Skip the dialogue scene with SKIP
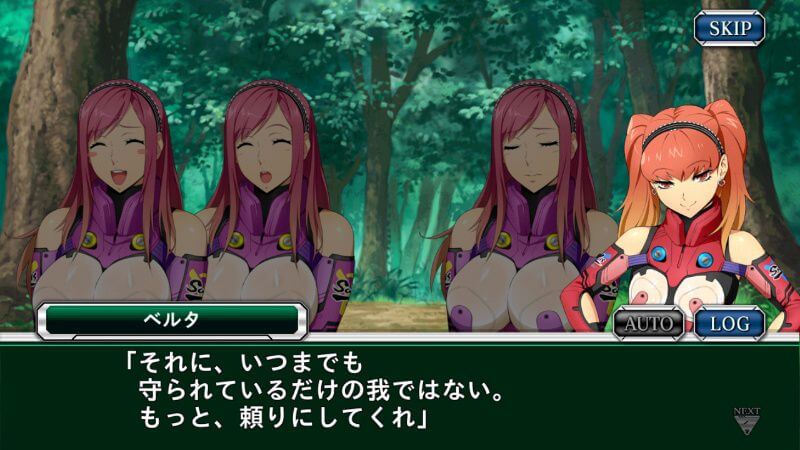Viewport: 800px width, 450px height. pyautogui.click(x=729, y=27)
